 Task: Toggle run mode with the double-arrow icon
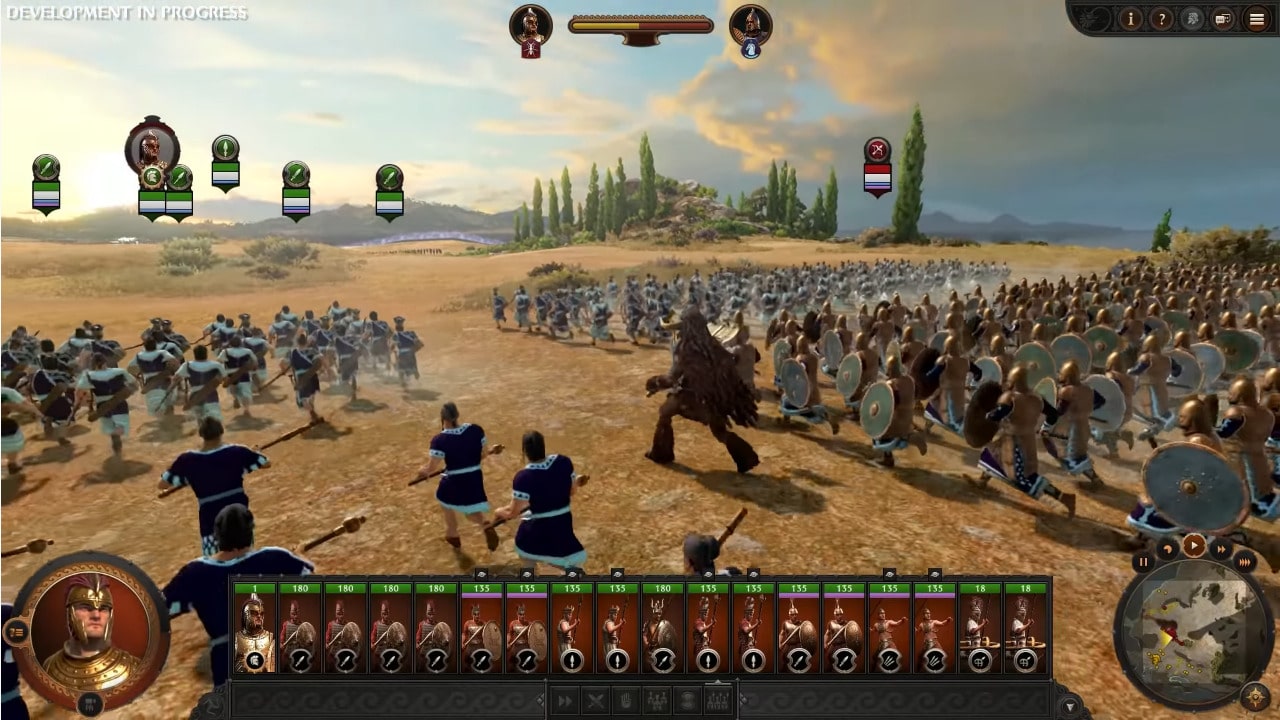565,700
